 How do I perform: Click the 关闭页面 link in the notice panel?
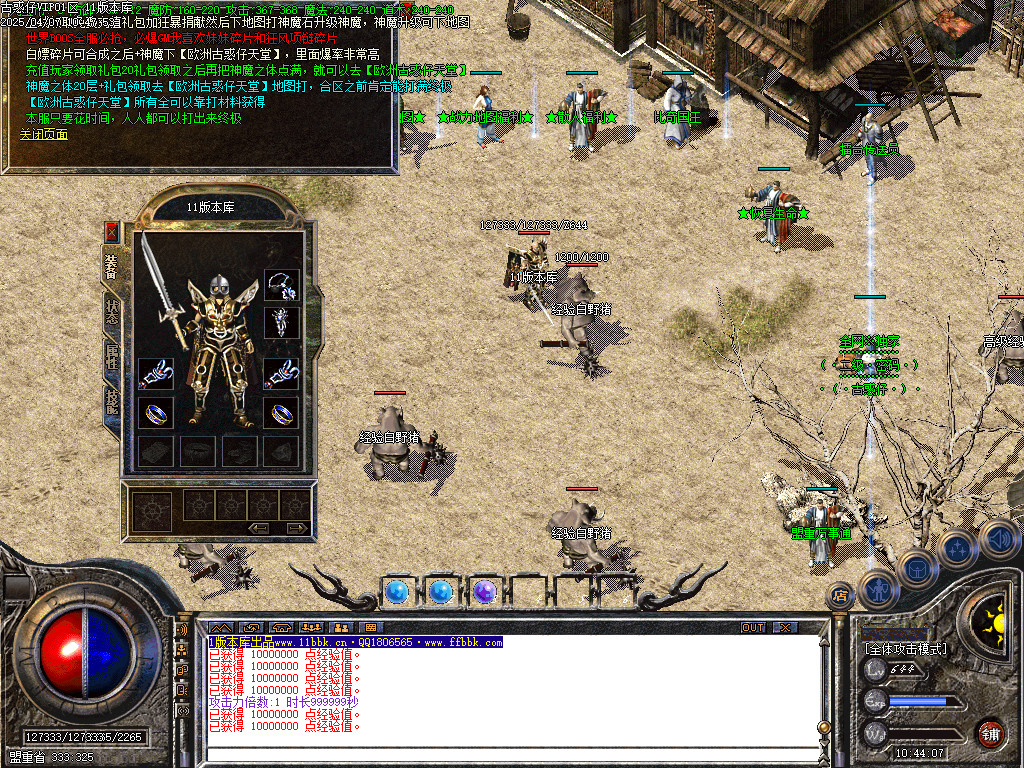pos(40,133)
